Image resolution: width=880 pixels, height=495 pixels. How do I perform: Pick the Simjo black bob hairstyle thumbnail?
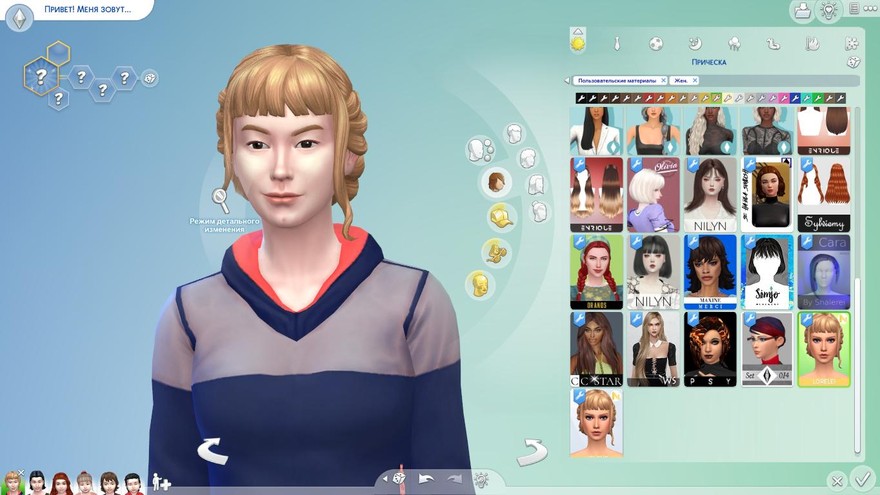[767, 272]
